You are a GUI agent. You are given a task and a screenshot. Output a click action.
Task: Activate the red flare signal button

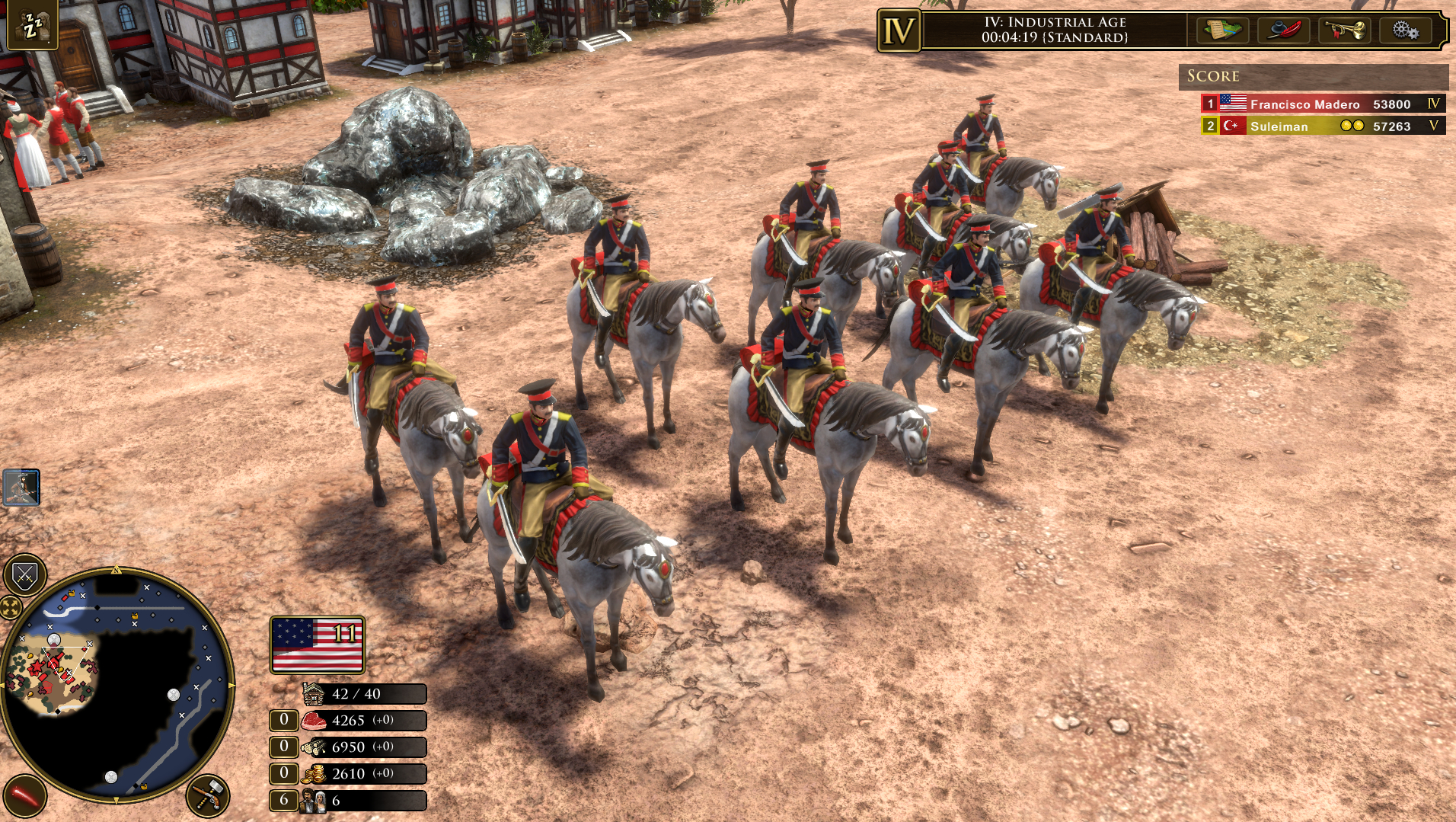coord(24,796)
